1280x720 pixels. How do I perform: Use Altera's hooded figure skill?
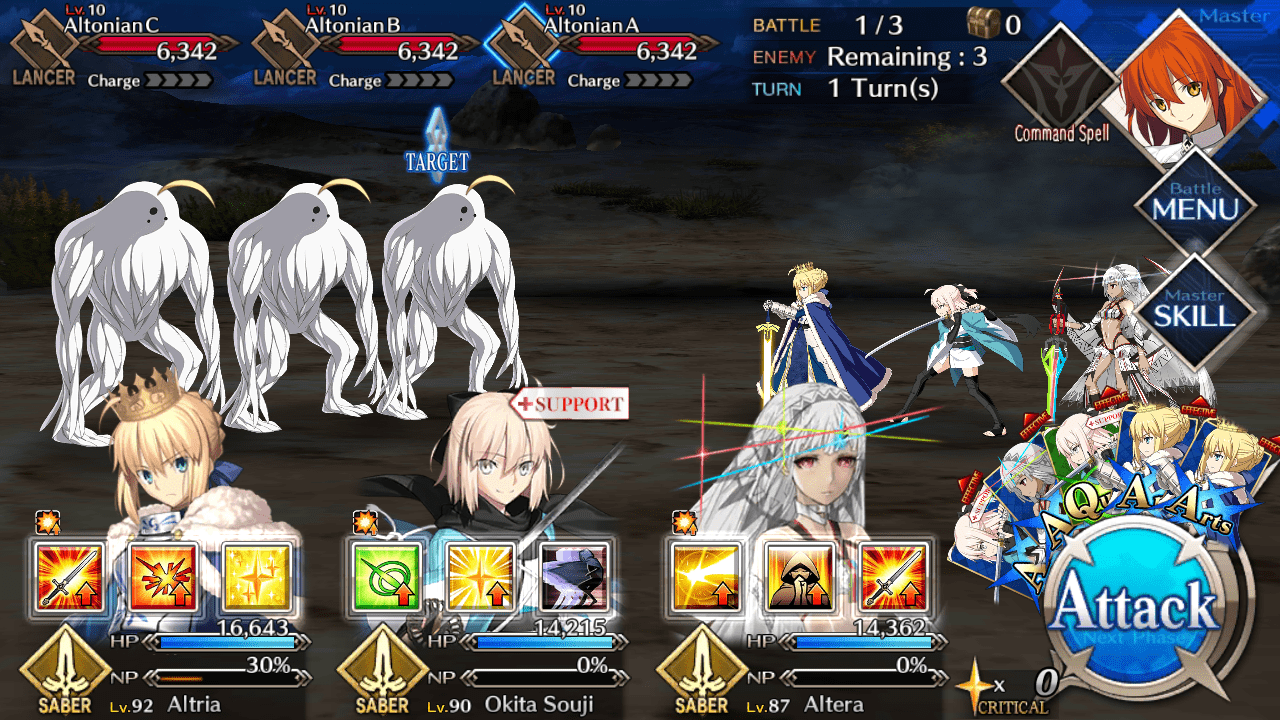pyautogui.click(x=798, y=577)
